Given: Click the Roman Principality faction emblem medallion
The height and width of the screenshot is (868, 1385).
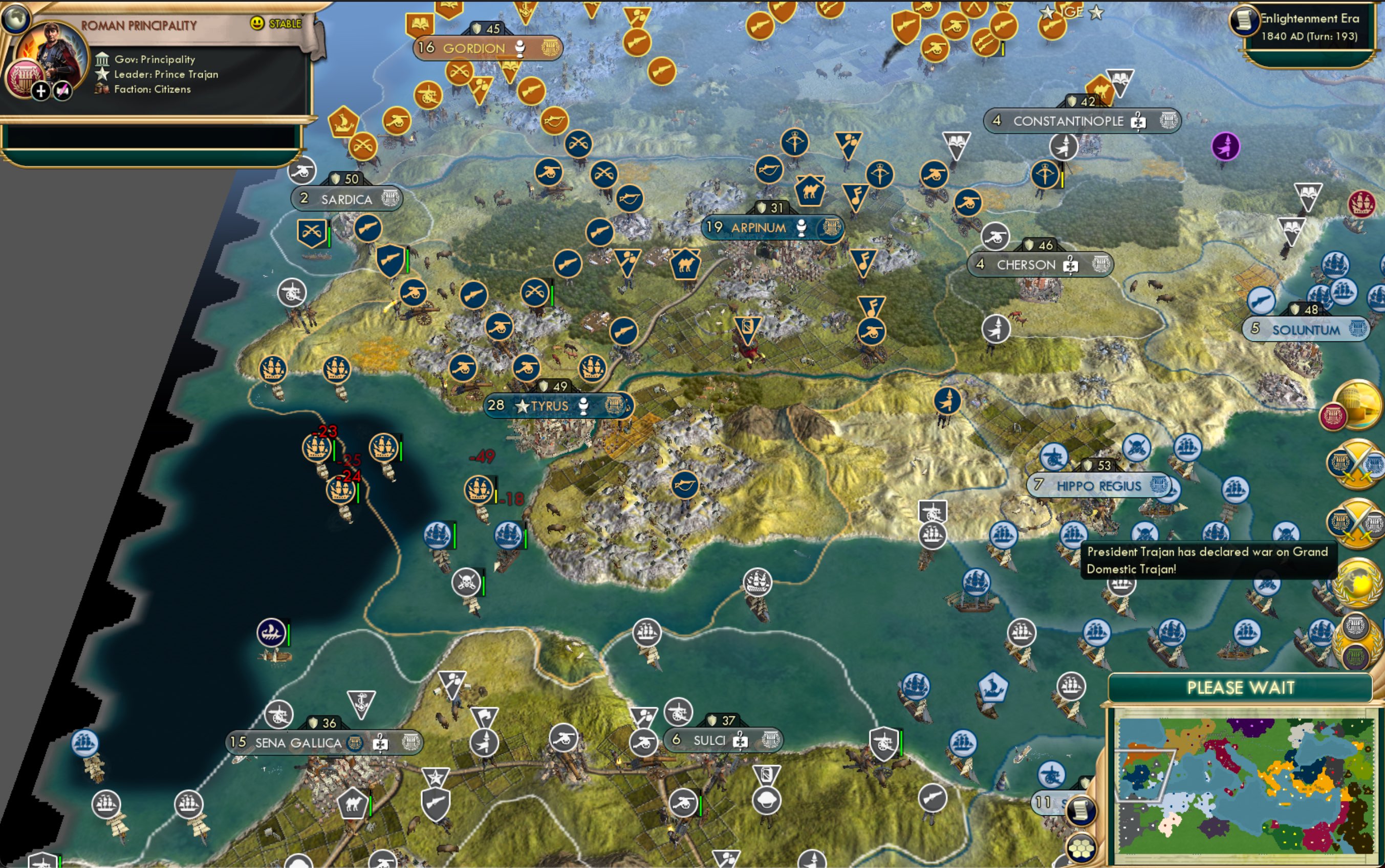Looking at the screenshot, I should (25, 79).
